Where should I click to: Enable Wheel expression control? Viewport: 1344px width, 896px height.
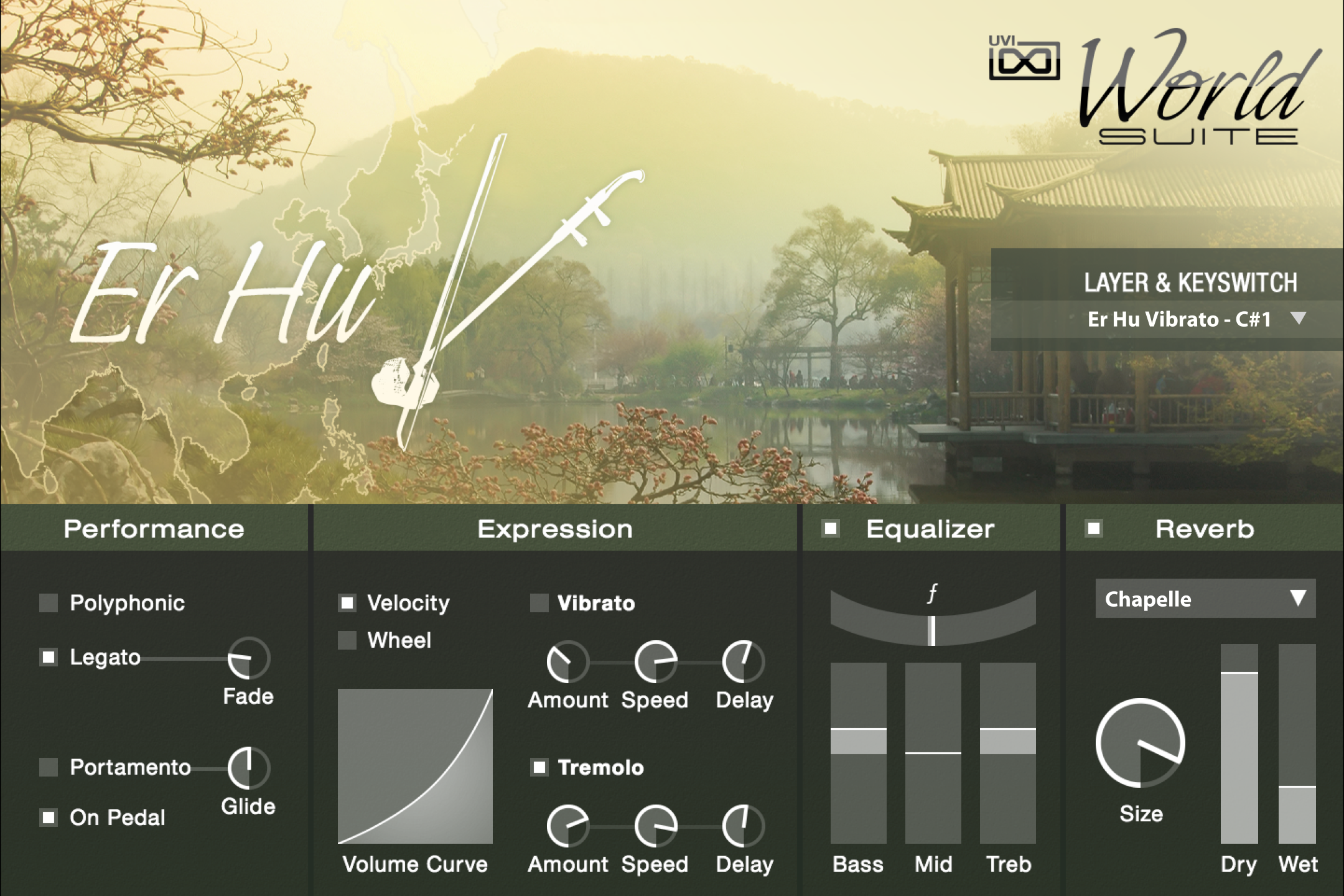point(349,640)
